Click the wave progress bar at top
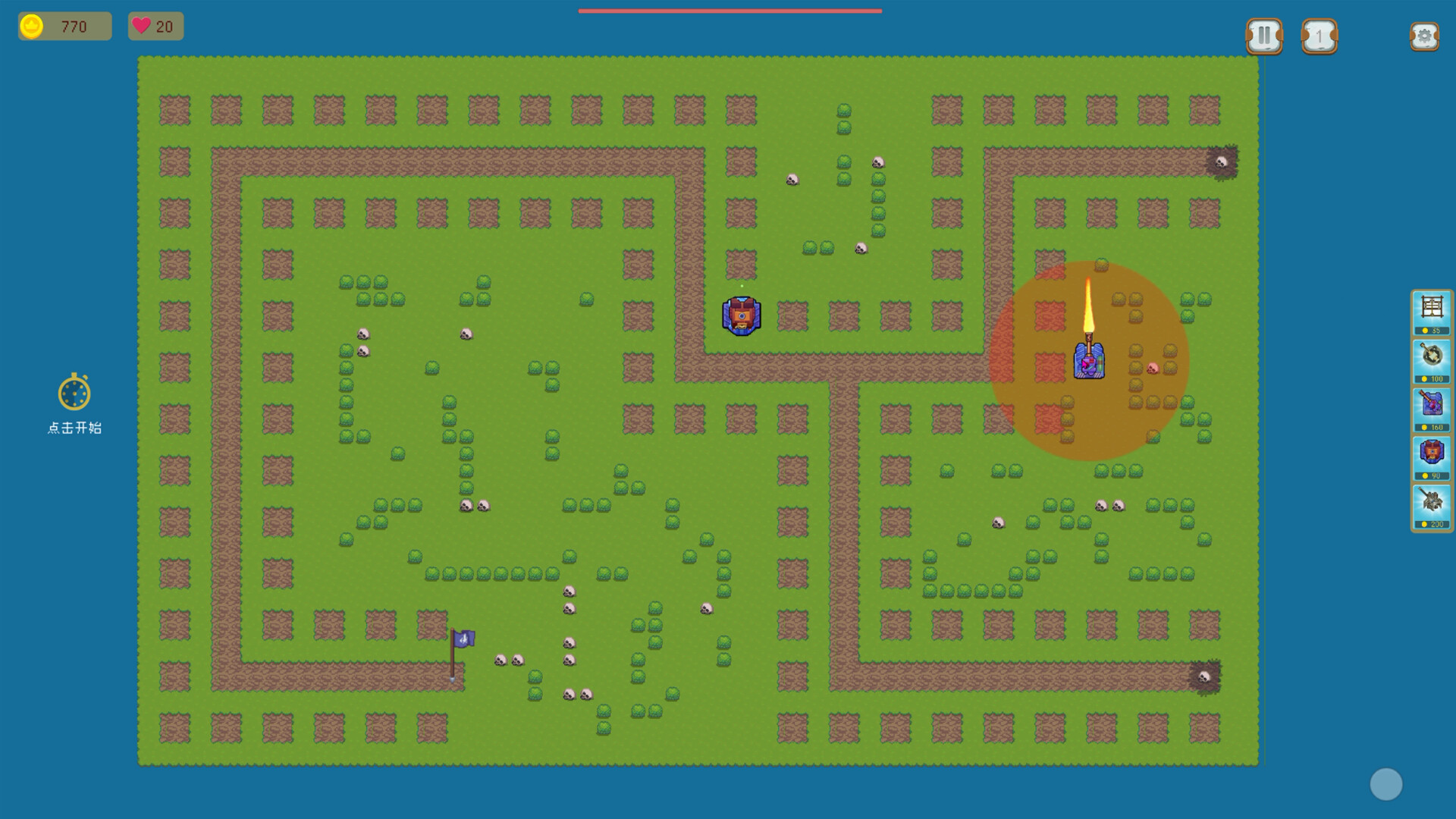1456x819 pixels. (x=730, y=11)
